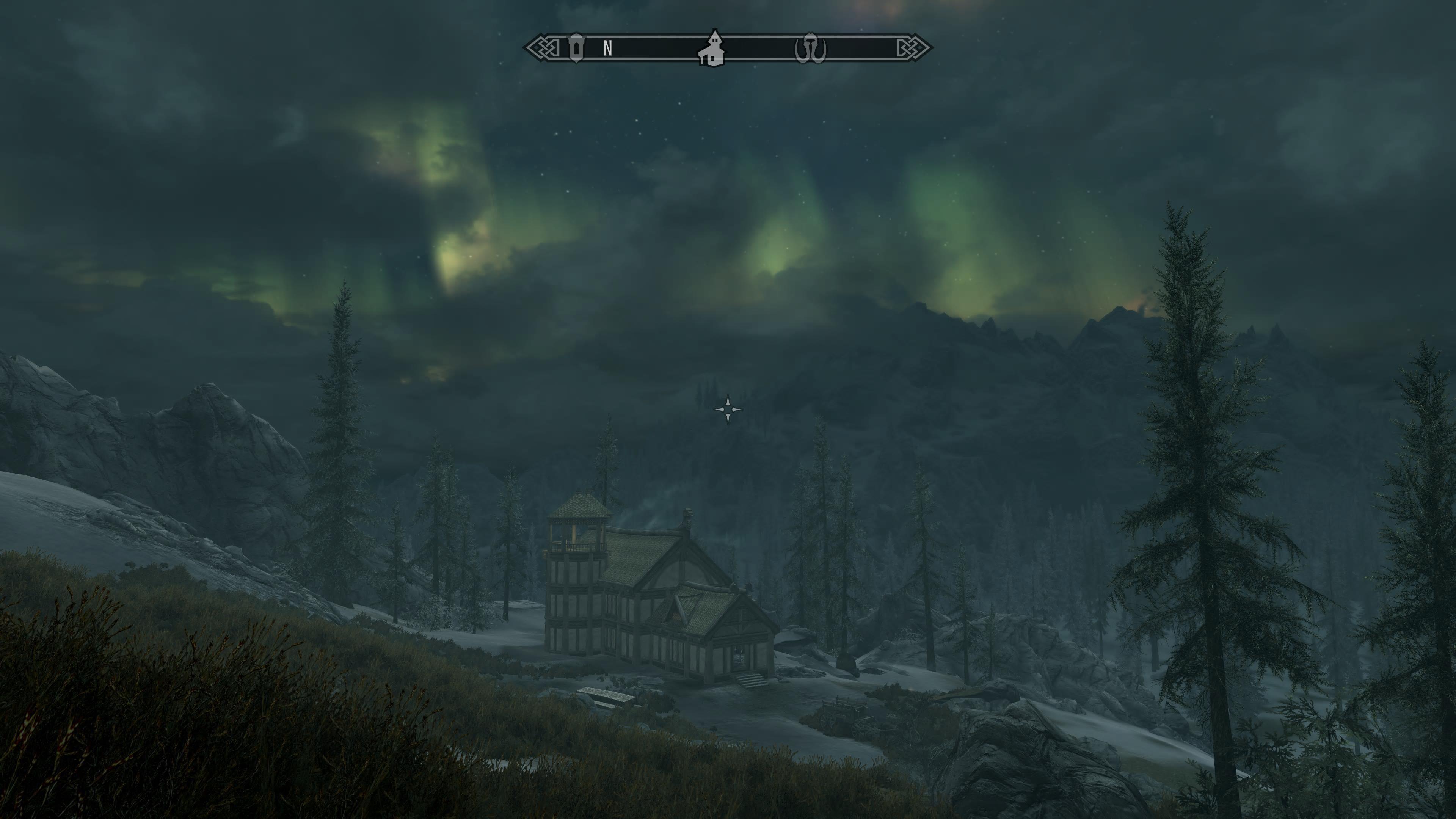Click the hold crest marker on the compass
Viewport: 1456px width, 819px height.
click(x=811, y=47)
